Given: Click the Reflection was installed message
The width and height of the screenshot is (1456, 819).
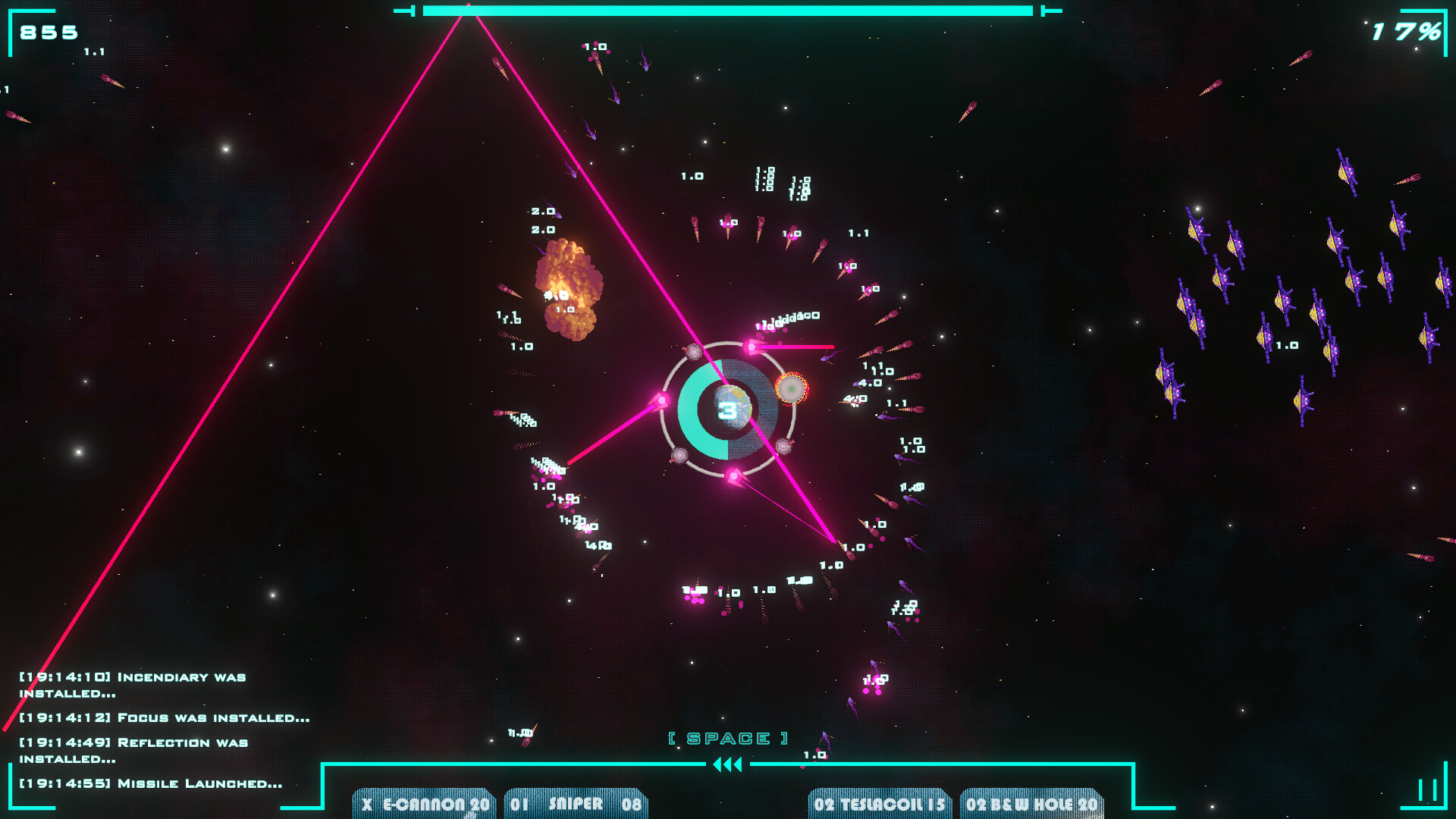Looking at the screenshot, I should tap(133, 742).
